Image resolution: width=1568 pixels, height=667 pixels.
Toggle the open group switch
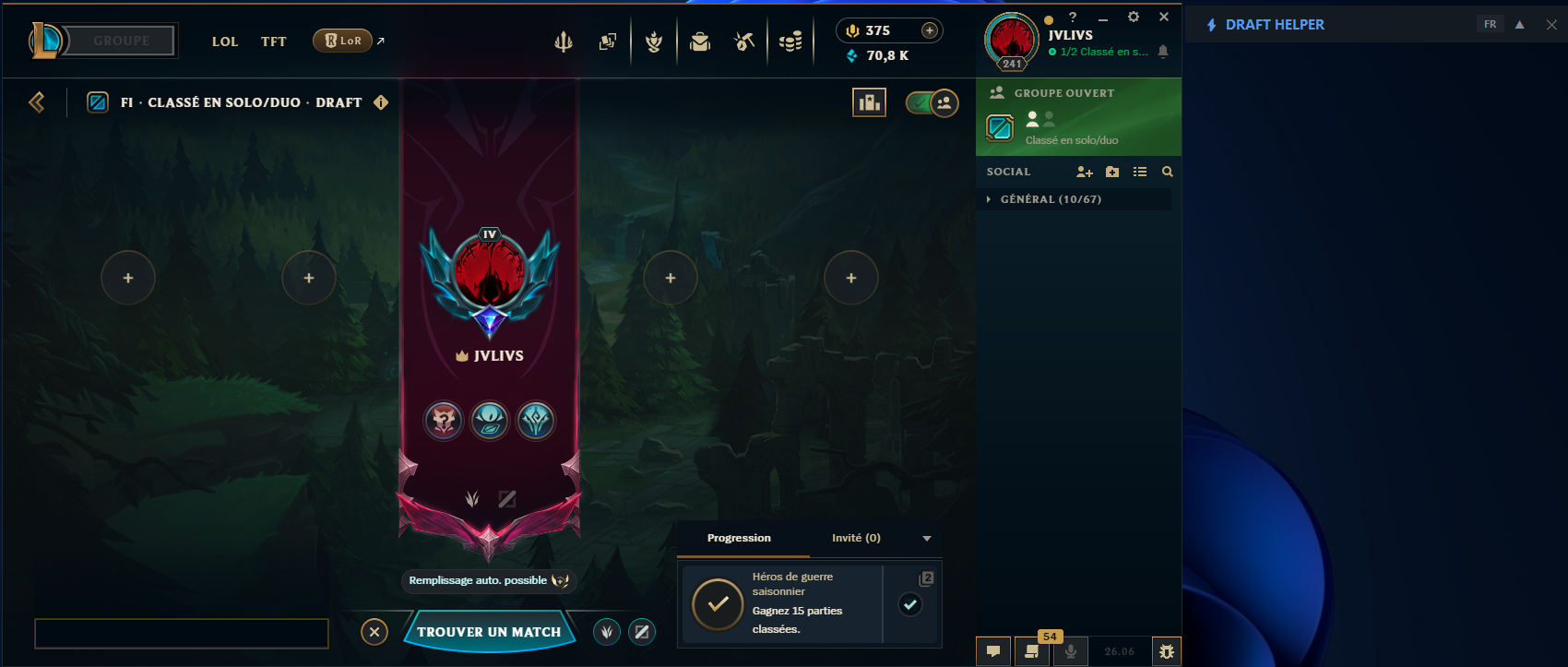point(932,102)
